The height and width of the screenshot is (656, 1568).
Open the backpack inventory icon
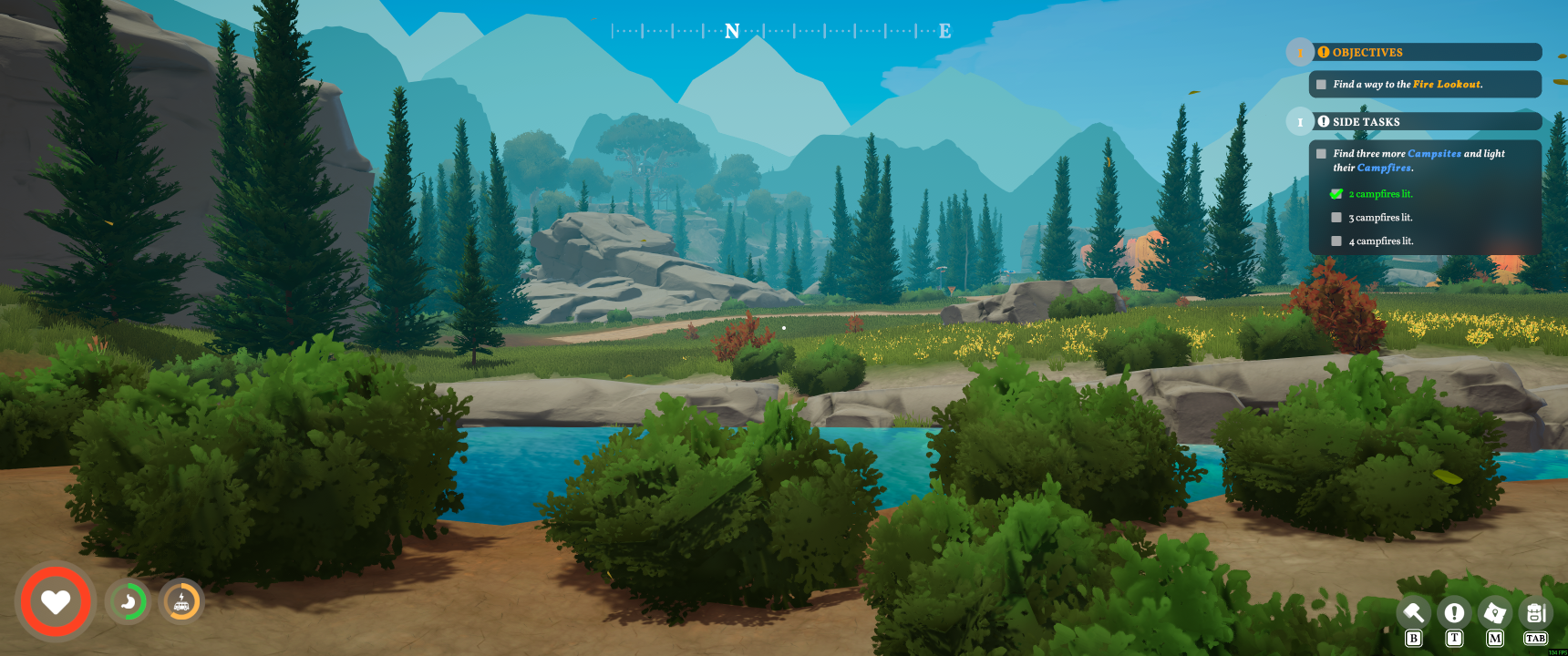[1537, 612]
